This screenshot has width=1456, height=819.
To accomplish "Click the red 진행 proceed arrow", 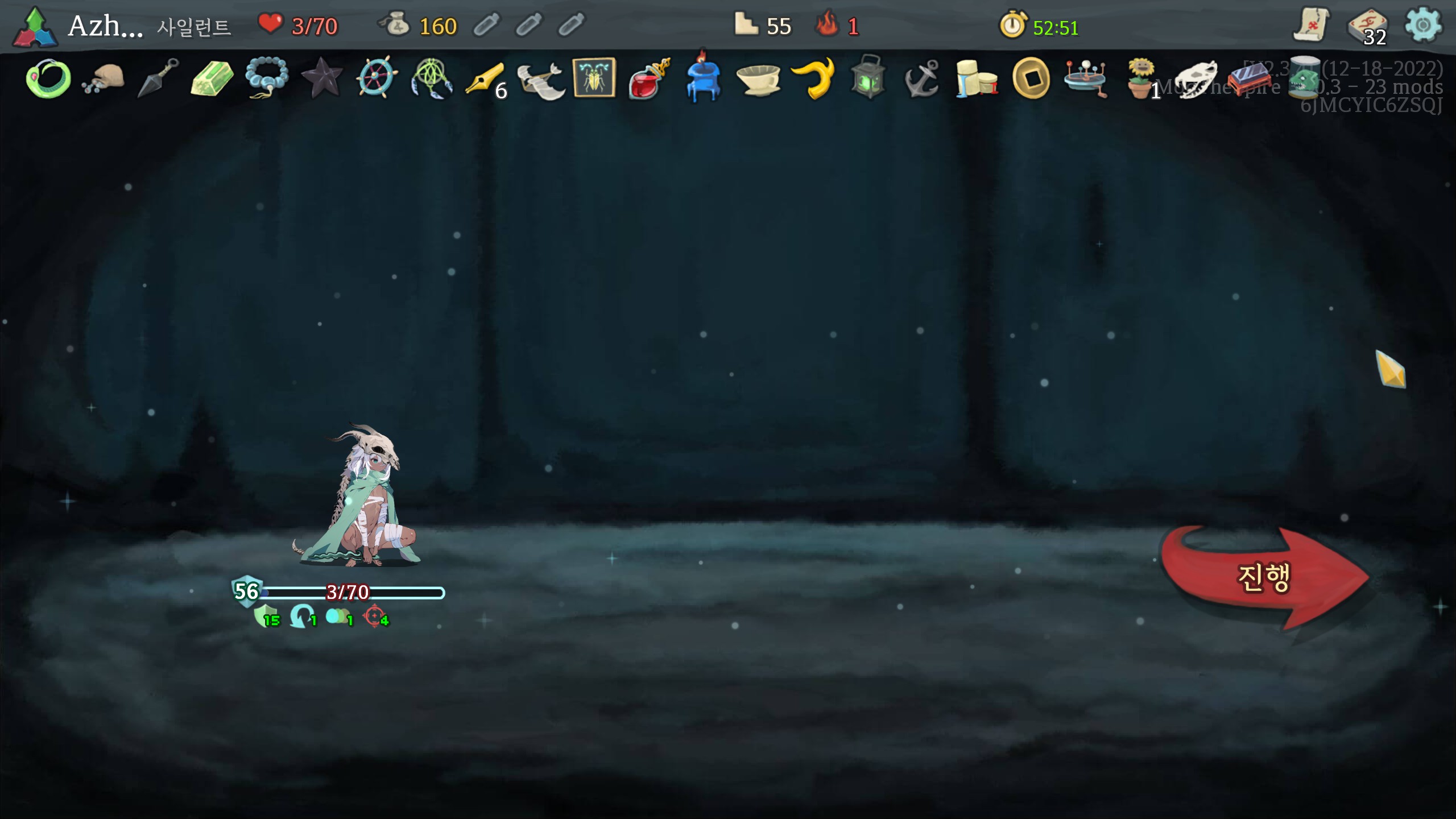I will 1263,577.
